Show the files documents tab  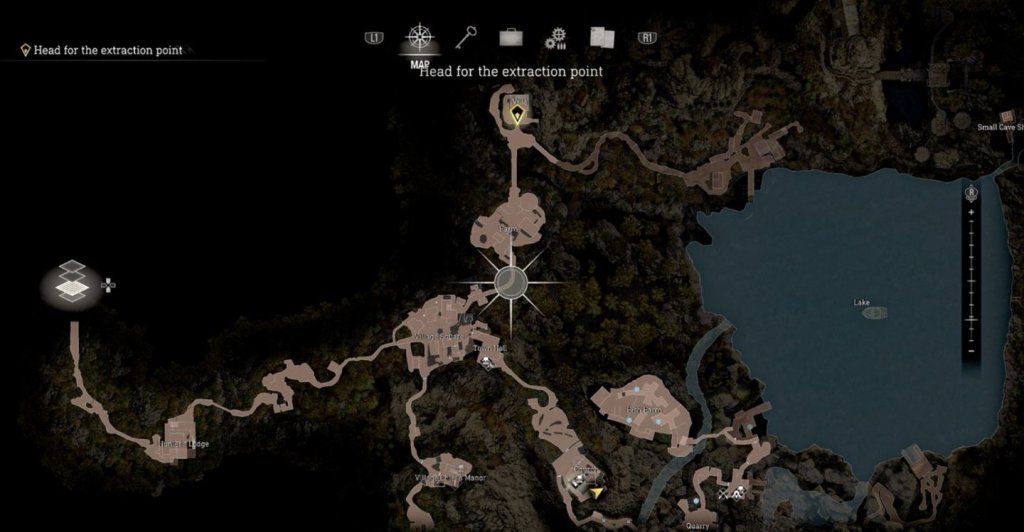[x=601, y=38]
